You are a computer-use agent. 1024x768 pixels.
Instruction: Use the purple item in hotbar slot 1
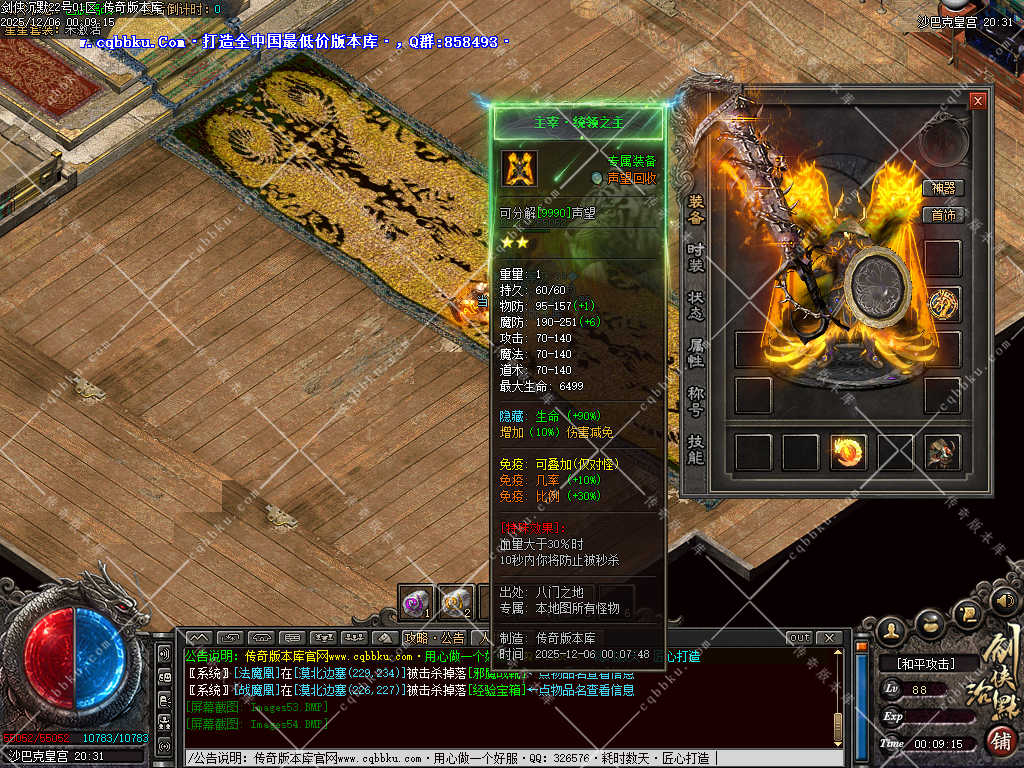click(x=416, y=602)
